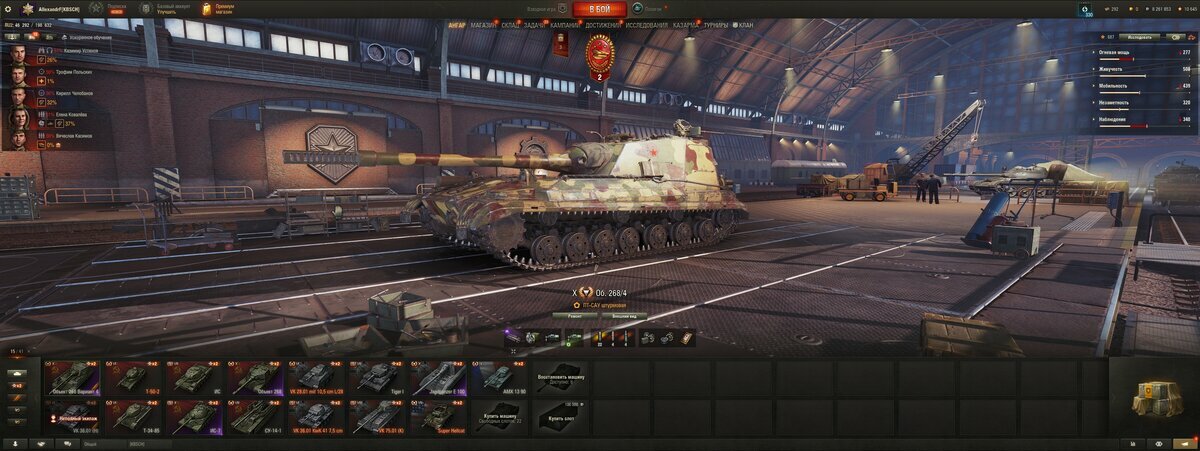
Task: Open the МАГАЗИН tab
Action: point(483,25)
